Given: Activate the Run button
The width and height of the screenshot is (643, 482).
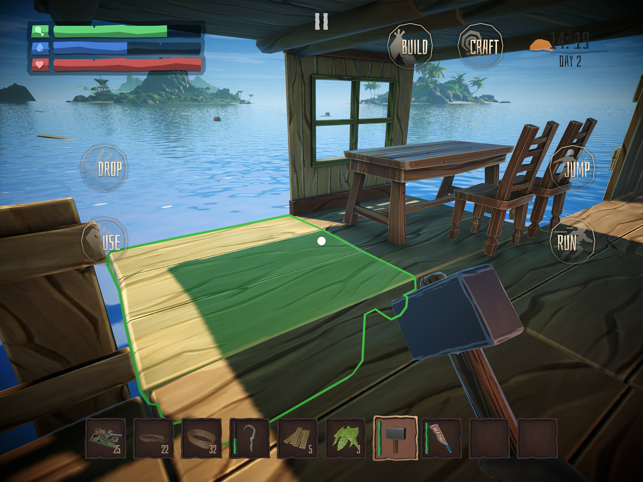Looking at the screenshot, I should 567,241.
